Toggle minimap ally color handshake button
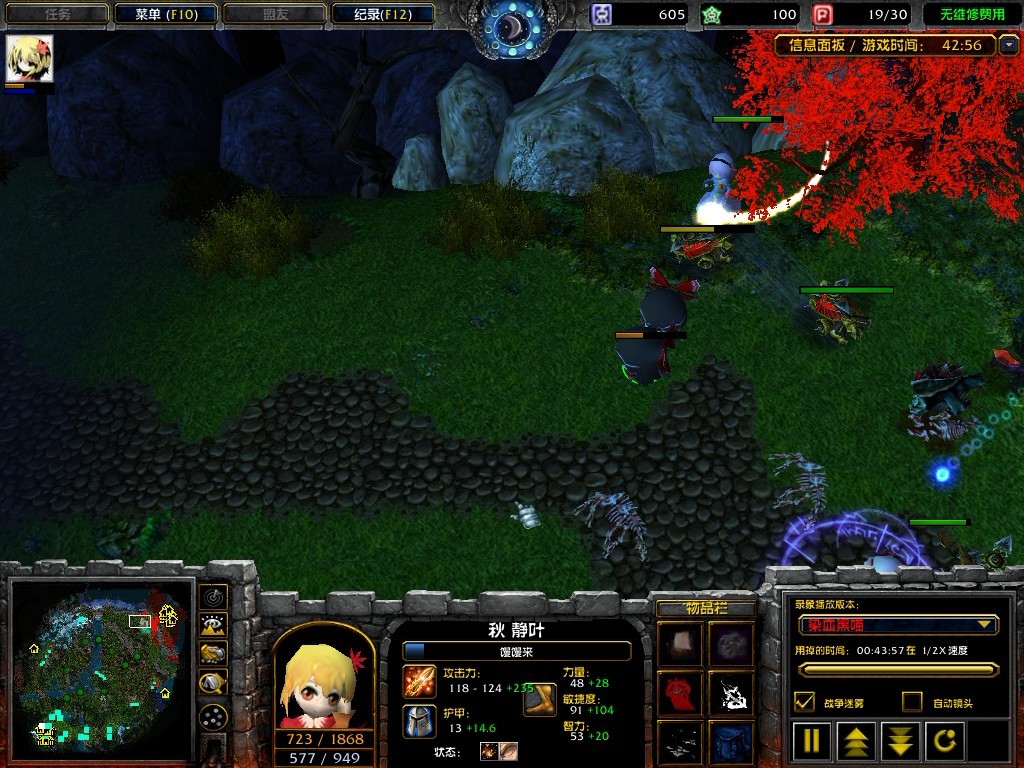Viewport: 1024px width, 768px height. pos(213,654)
